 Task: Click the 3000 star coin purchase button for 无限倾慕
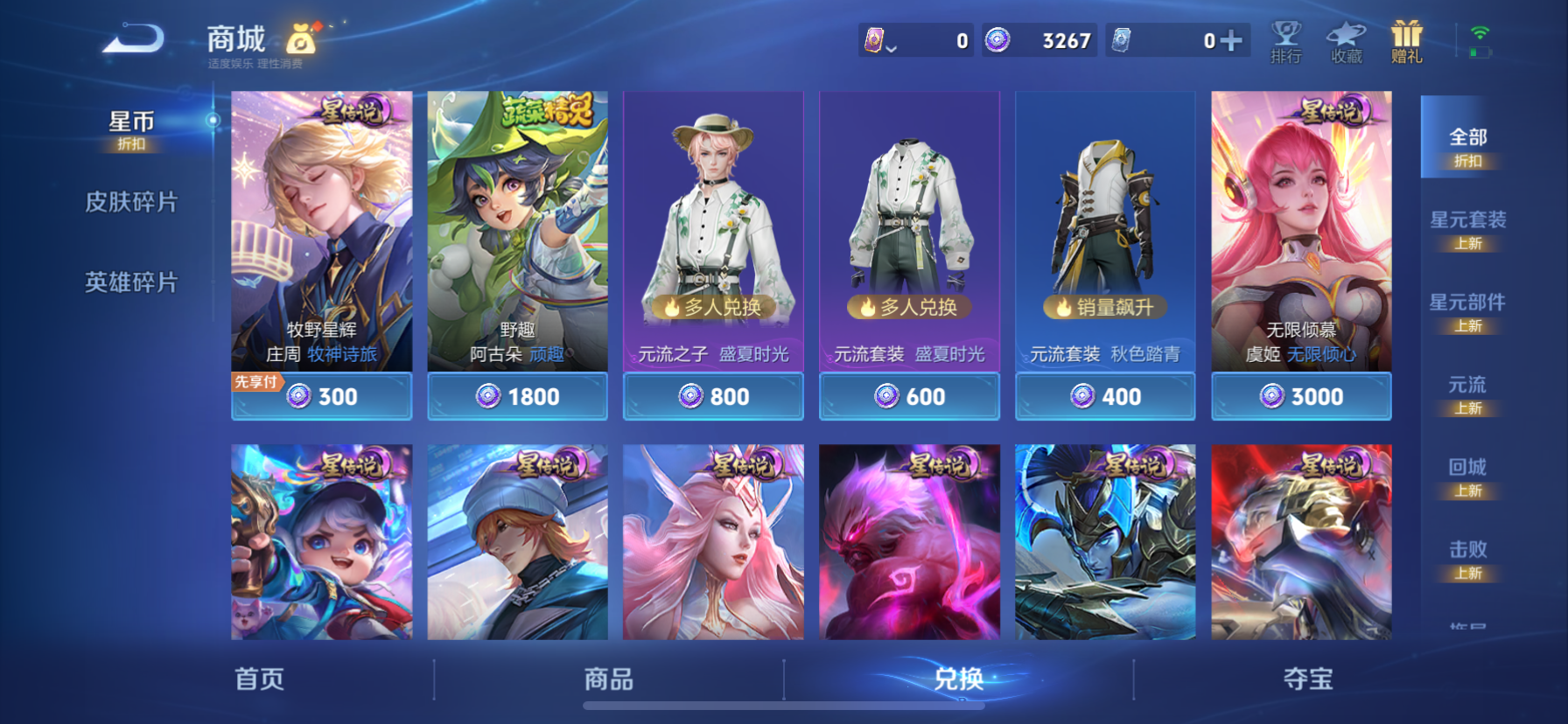pyautogui.click(x=1301, y=396)
